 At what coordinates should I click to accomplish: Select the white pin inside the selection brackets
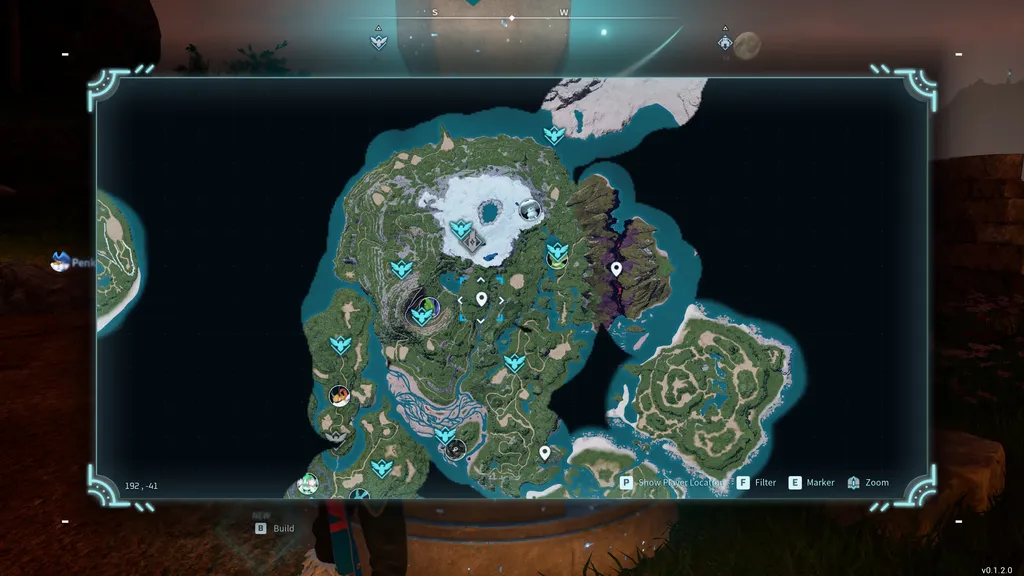click(481, 299)
